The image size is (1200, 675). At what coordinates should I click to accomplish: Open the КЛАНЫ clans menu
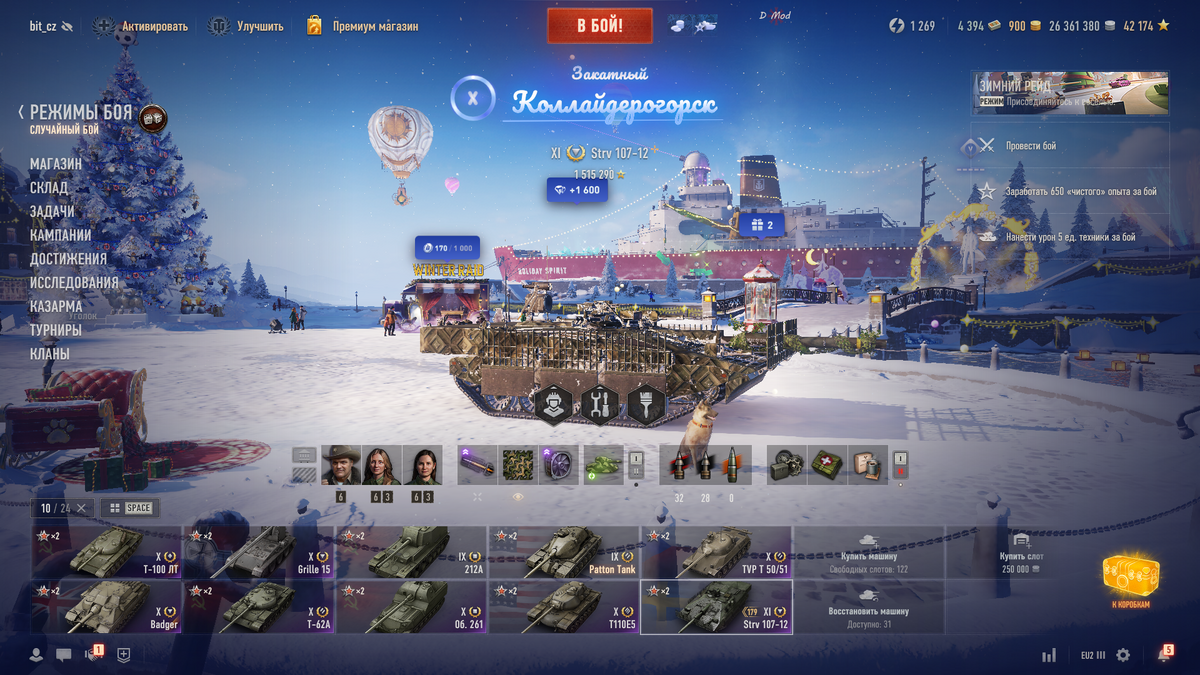[50, 354]
